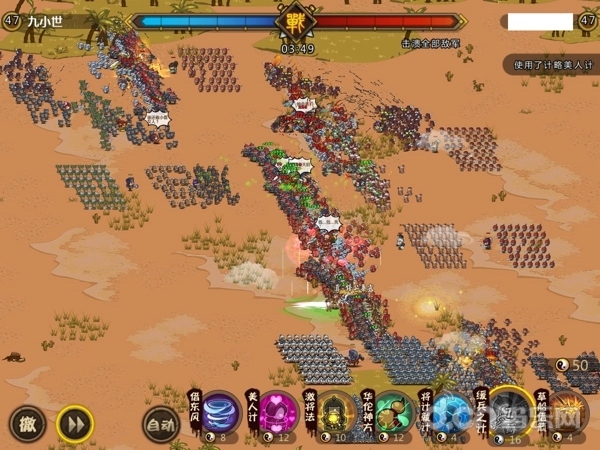
Task: Cast the 激将法 golden stratagem
Action: [x=337, y=412]
